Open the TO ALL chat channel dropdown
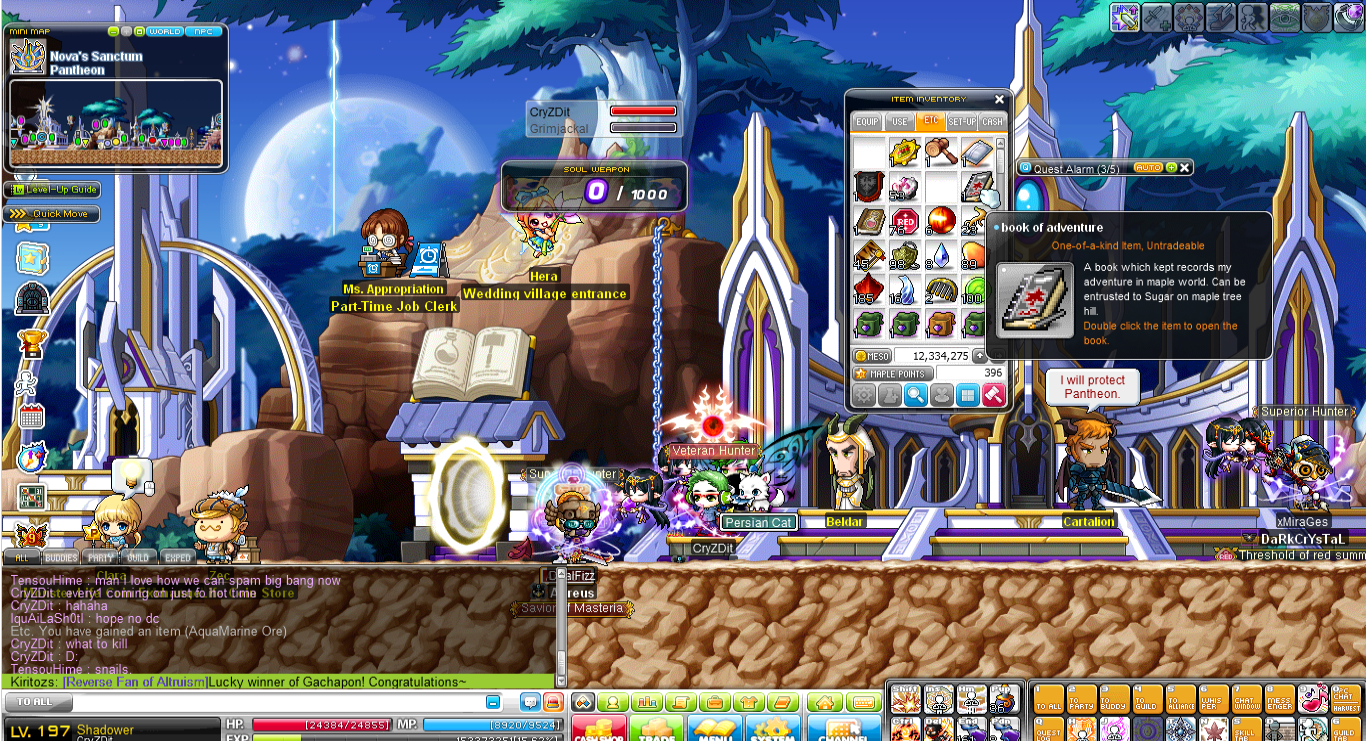This screenshot has height=741, width=1366. [x=37, y=702]
